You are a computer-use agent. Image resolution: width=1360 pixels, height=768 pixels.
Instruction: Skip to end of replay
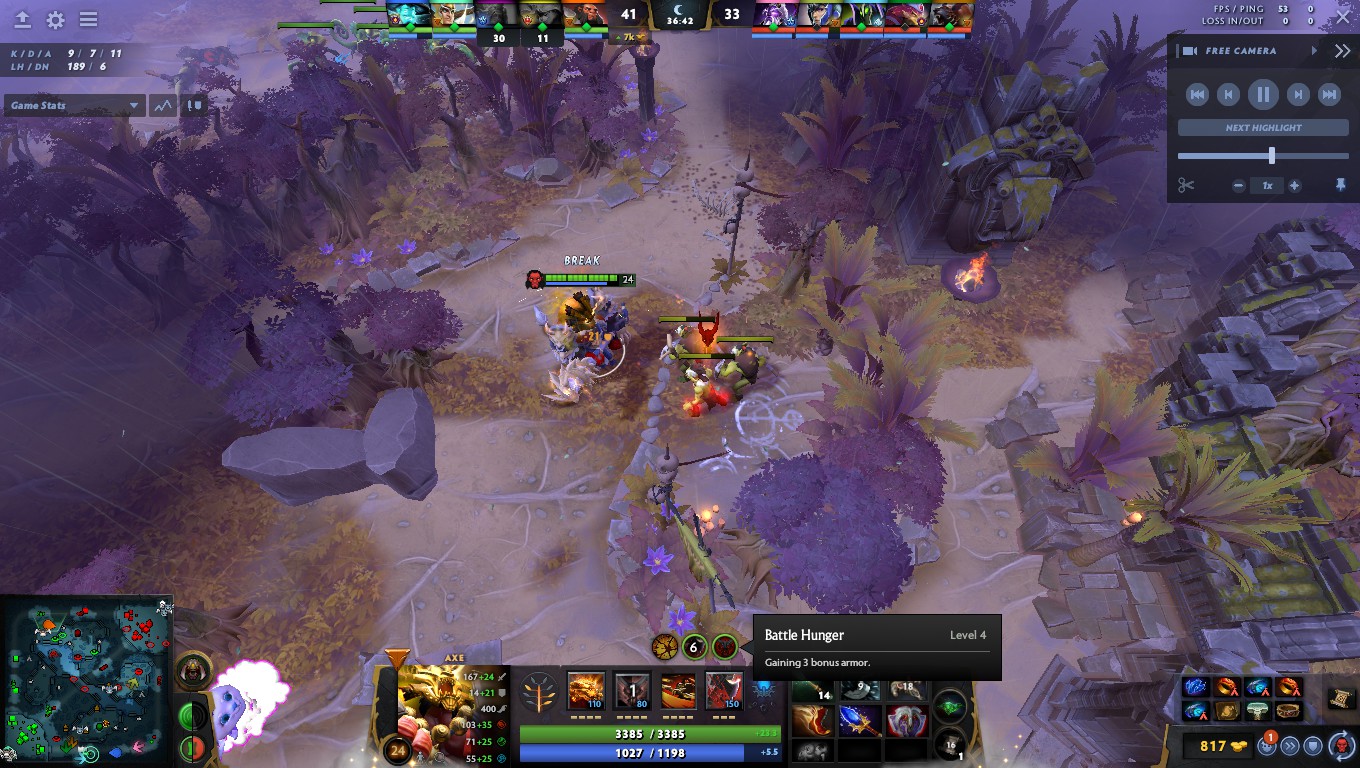tap(1329, 94)
